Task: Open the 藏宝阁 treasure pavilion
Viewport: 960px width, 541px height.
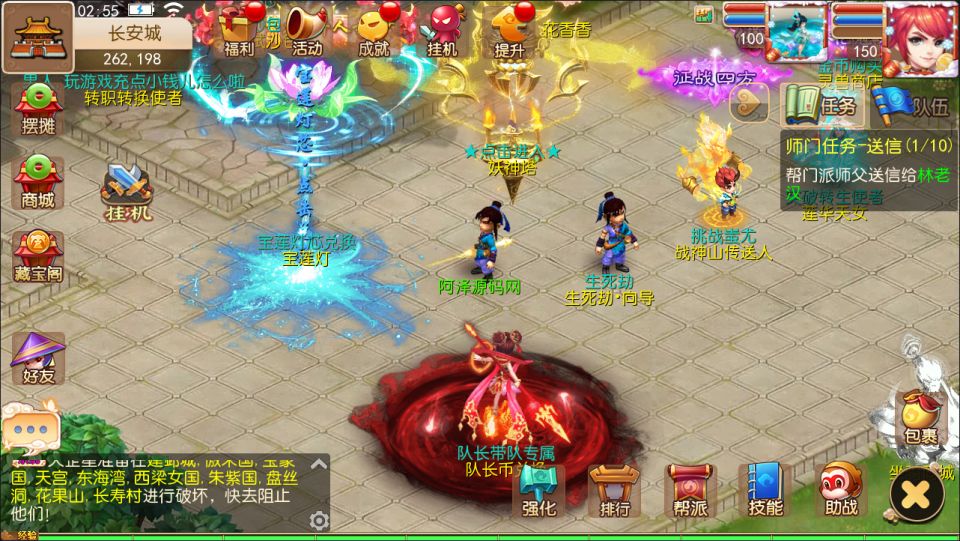Action: point(38,255)
